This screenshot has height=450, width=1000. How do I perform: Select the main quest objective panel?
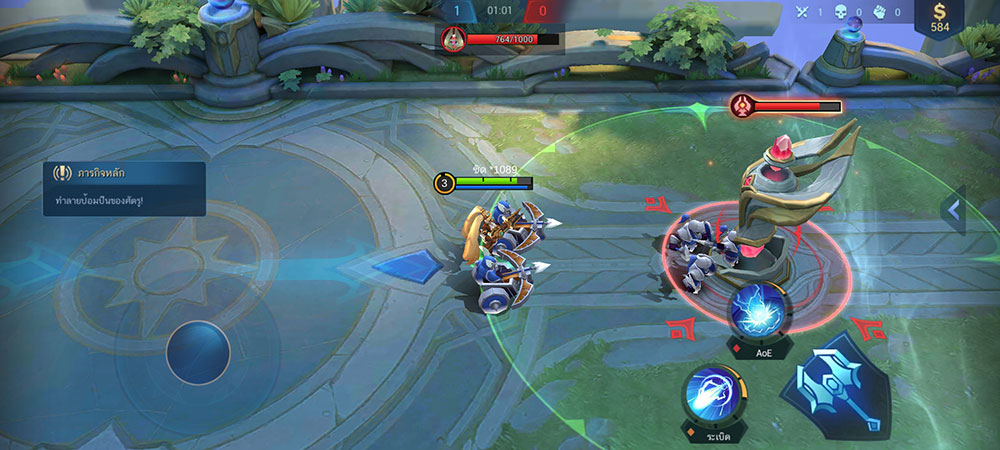coord(123,188)
